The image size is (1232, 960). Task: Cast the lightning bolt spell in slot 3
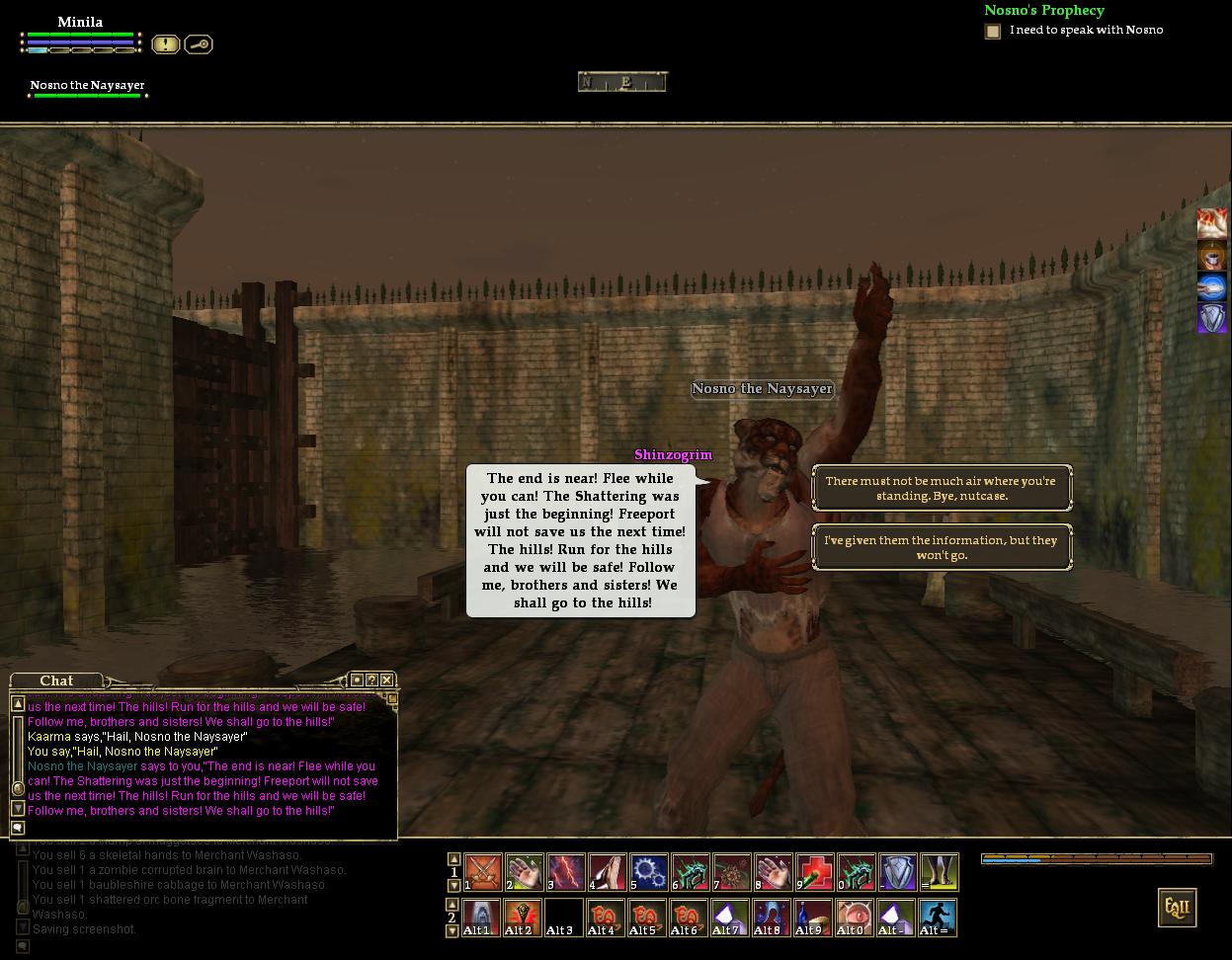(x=566, y=872)
